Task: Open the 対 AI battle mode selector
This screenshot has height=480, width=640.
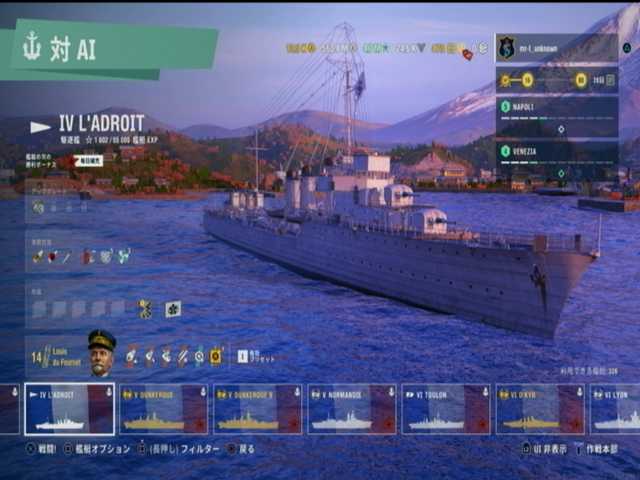Action: (100, 50)
